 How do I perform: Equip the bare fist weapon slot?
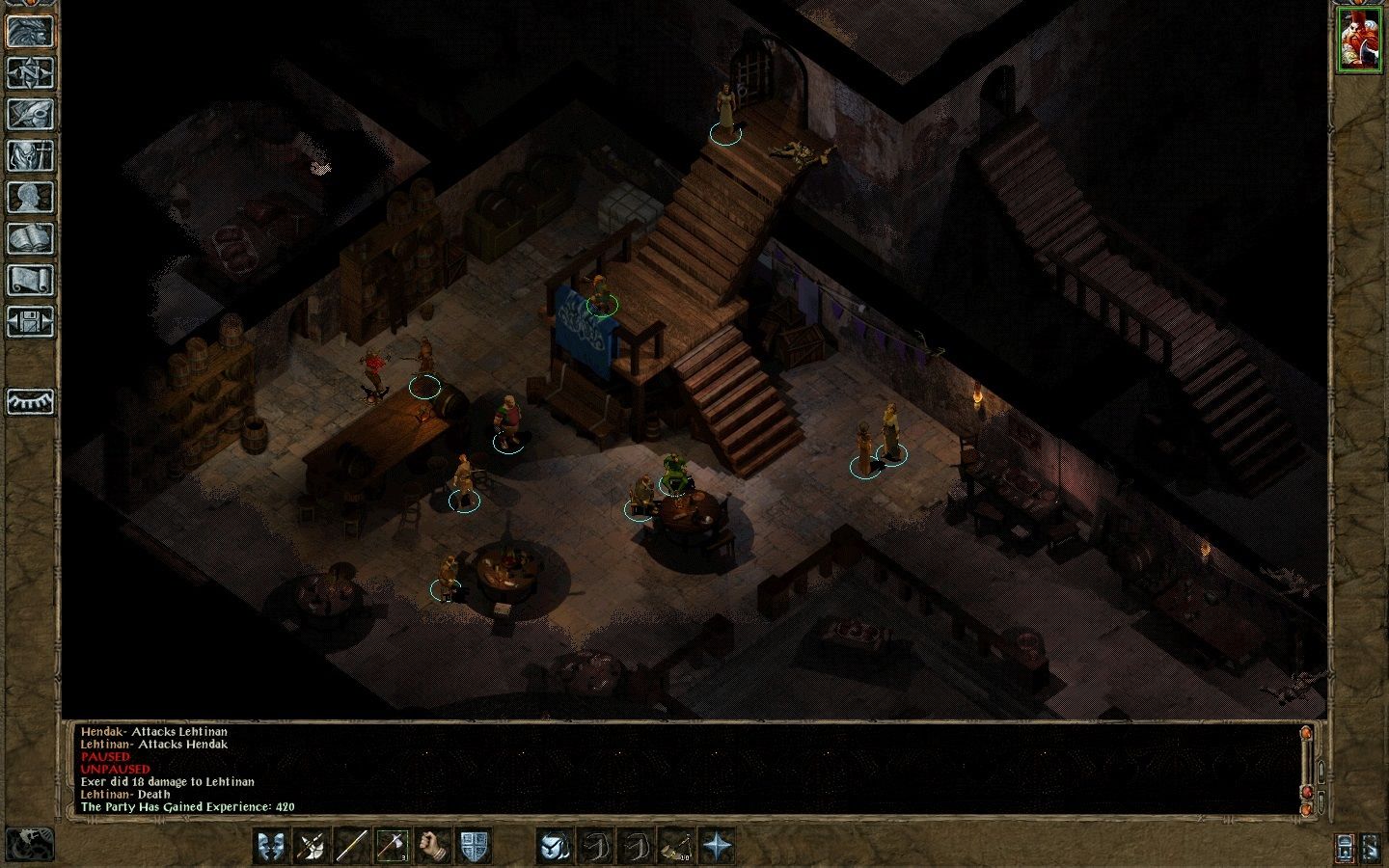pos(433,846)
